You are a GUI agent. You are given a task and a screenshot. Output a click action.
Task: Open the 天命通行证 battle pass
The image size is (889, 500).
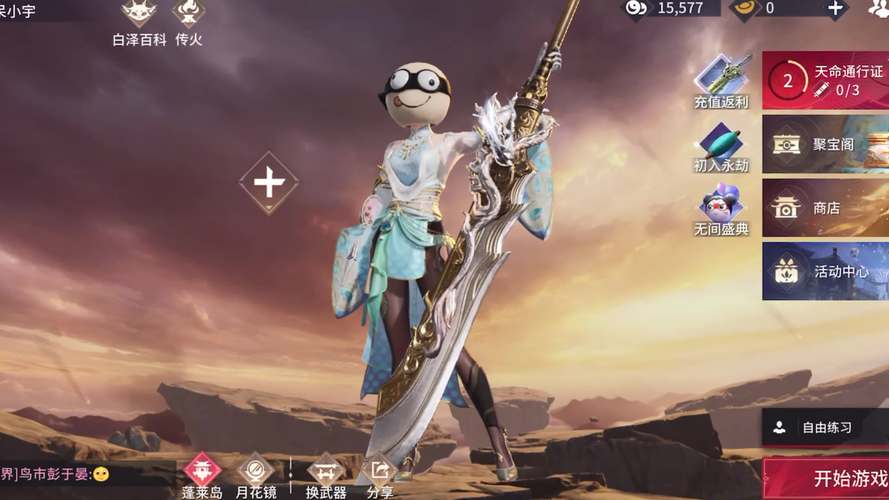click(x=825, y=80)
